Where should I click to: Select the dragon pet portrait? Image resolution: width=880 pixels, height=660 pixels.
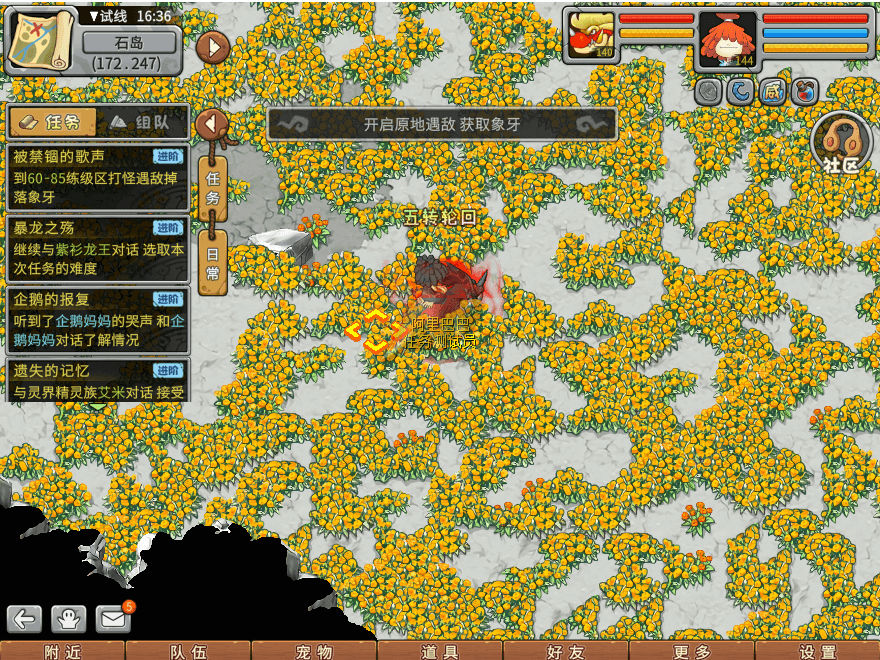pyautogui.click(x=590, y=38)
